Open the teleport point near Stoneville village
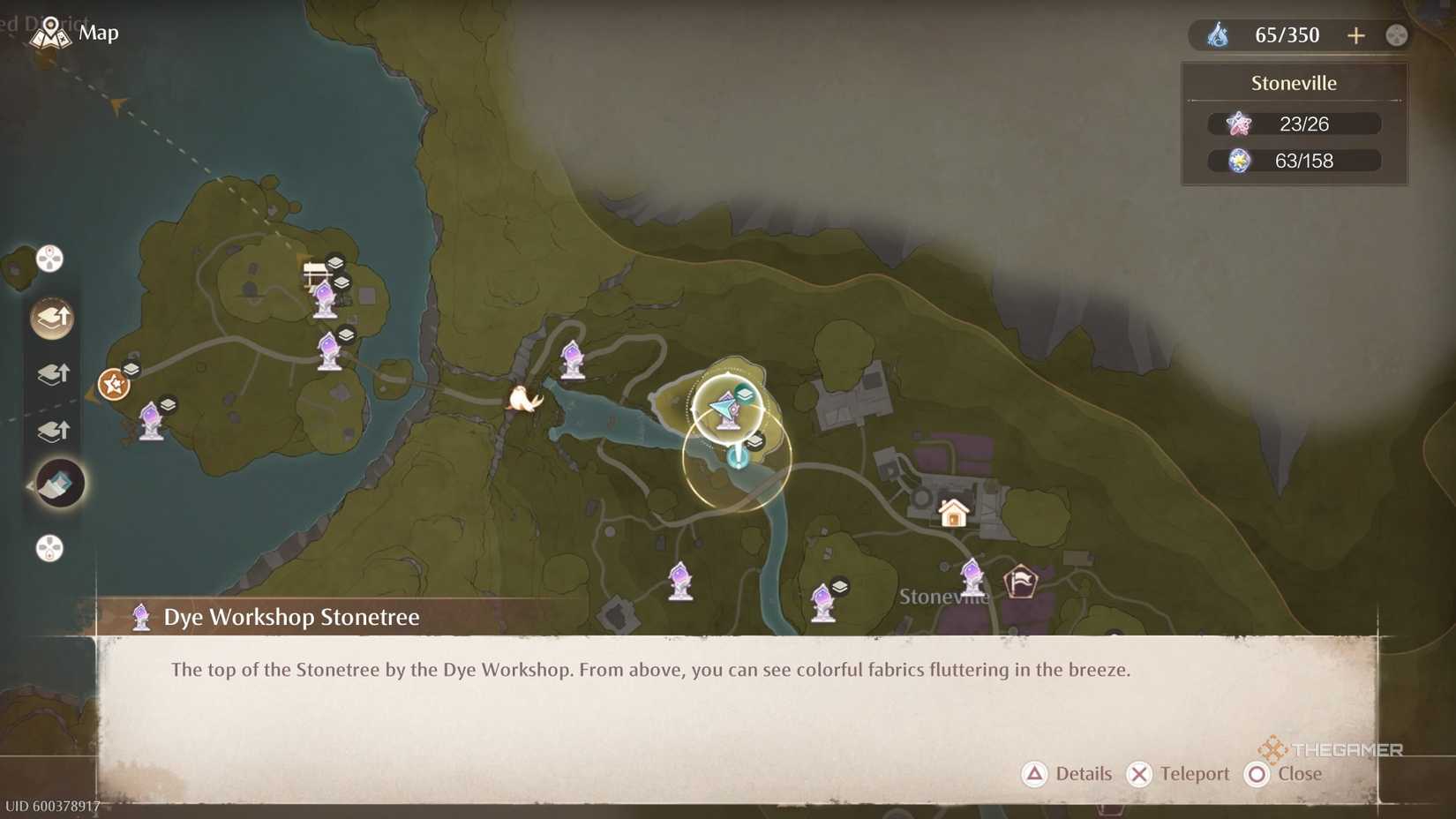 [972, 574]
